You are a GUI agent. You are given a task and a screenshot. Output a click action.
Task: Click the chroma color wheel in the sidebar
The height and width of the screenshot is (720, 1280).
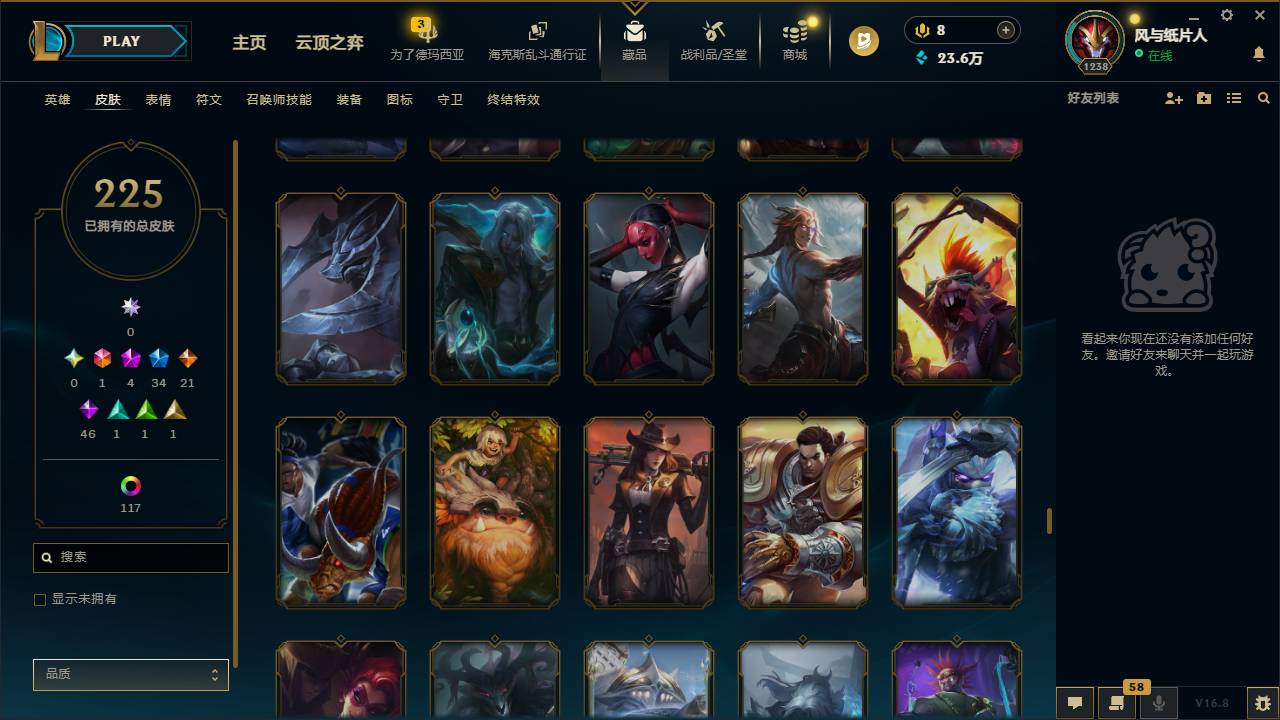(x=130, y=487)
